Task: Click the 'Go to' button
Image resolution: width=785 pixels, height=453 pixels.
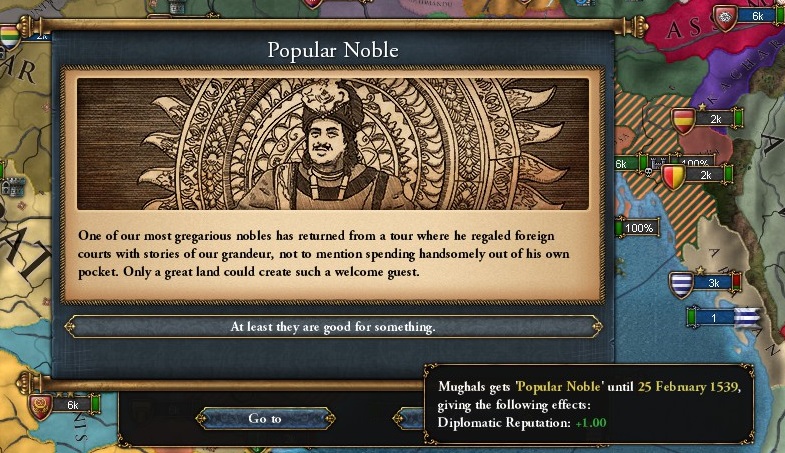Action: tap(265, 418)
